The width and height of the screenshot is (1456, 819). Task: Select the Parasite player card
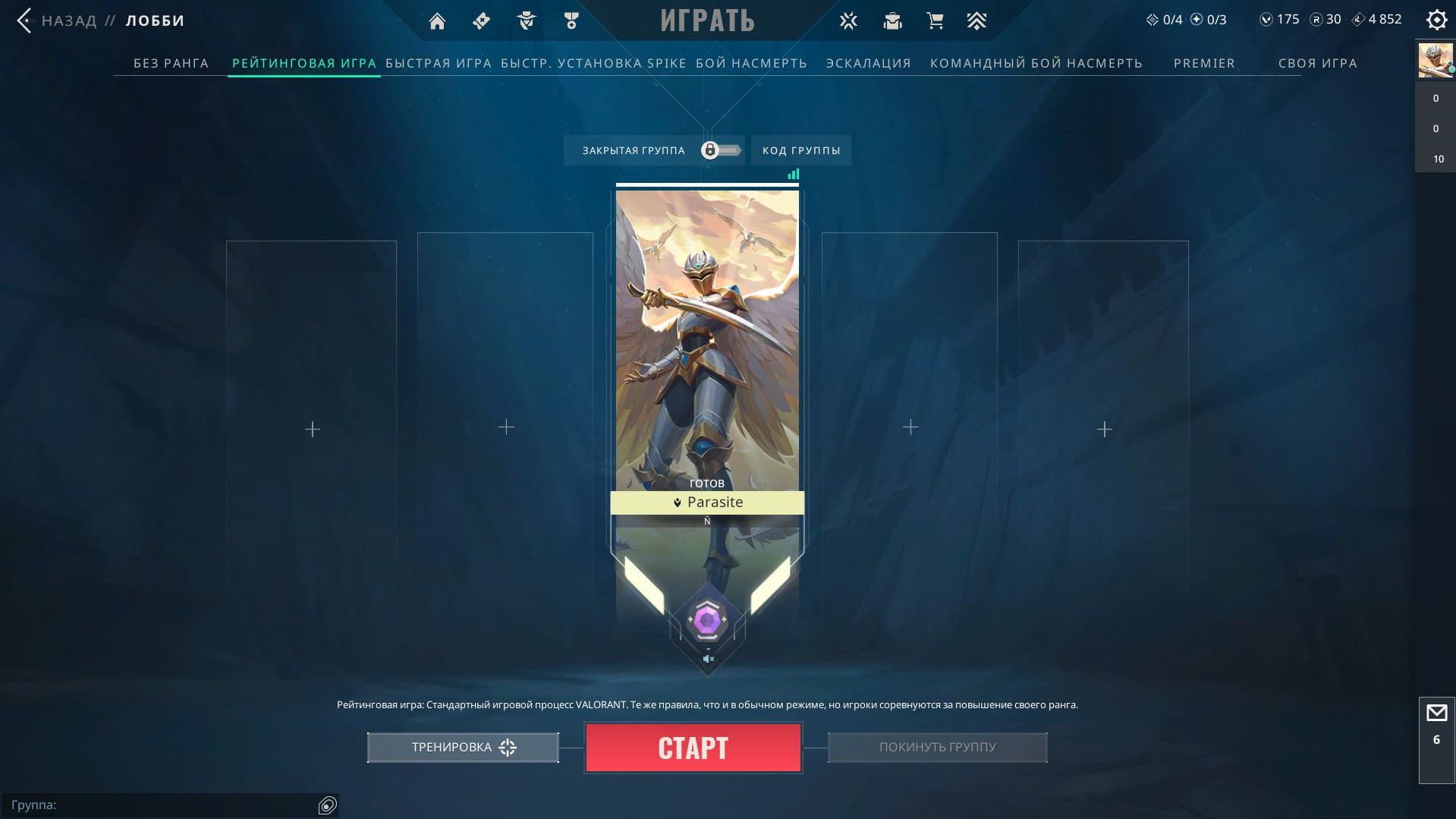coord(706,342)
